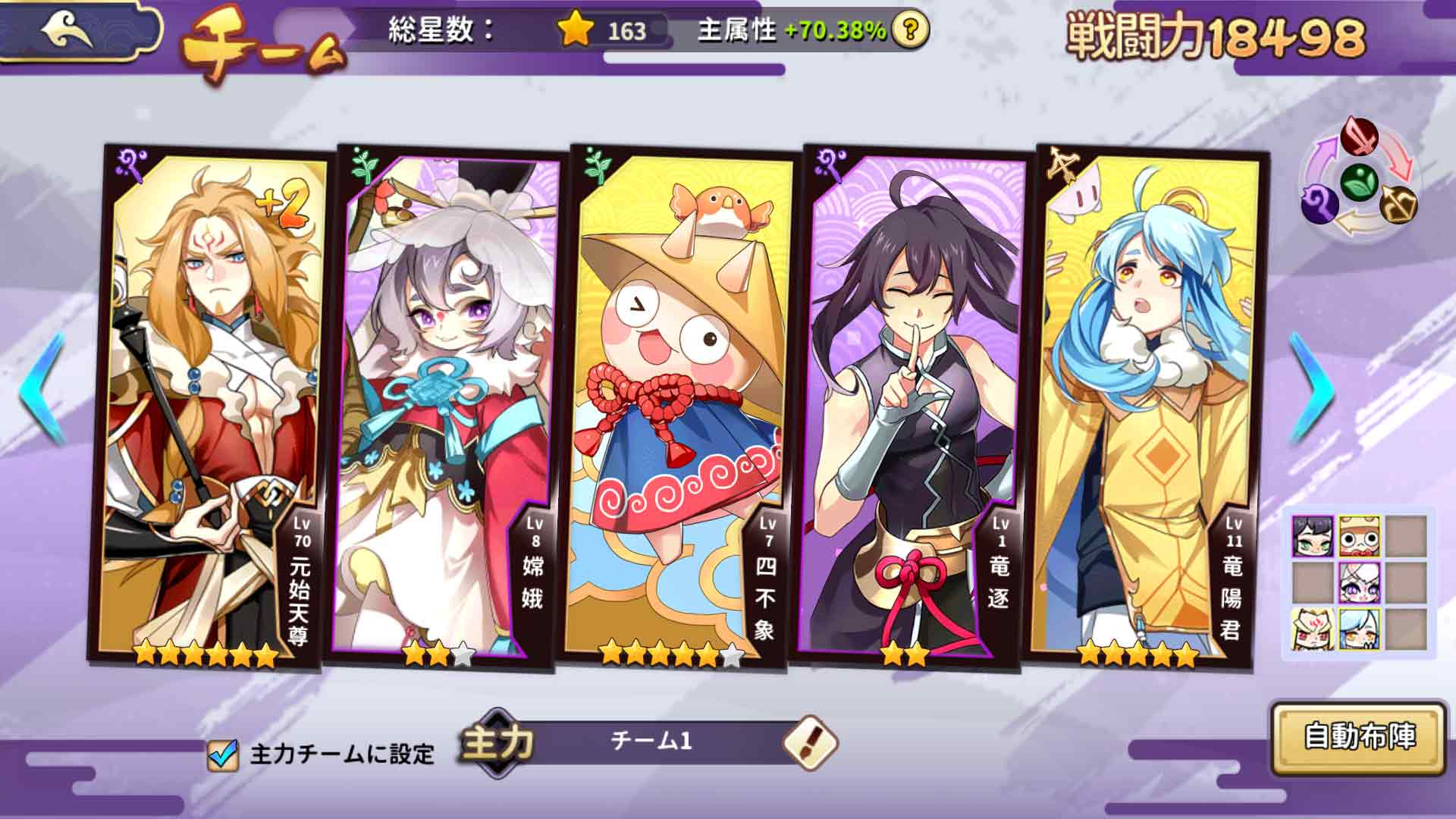Open the main attribute help question mark
Image resolution: width=1456 pixels, height=819 pixels.
point(910,30)
